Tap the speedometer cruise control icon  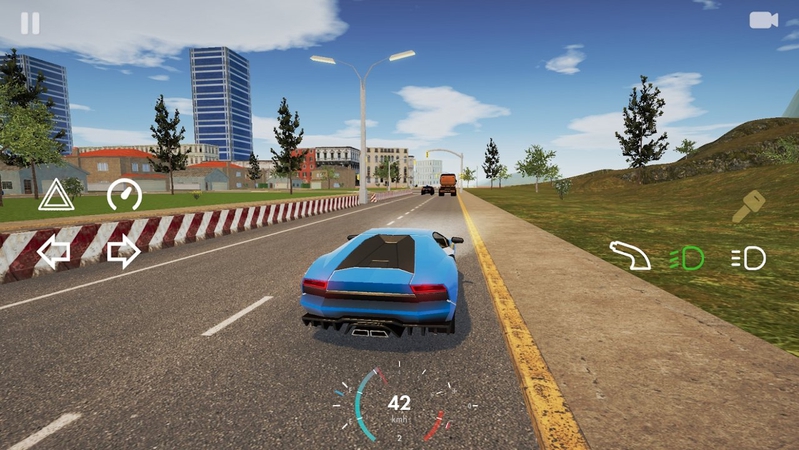(124, 193)
